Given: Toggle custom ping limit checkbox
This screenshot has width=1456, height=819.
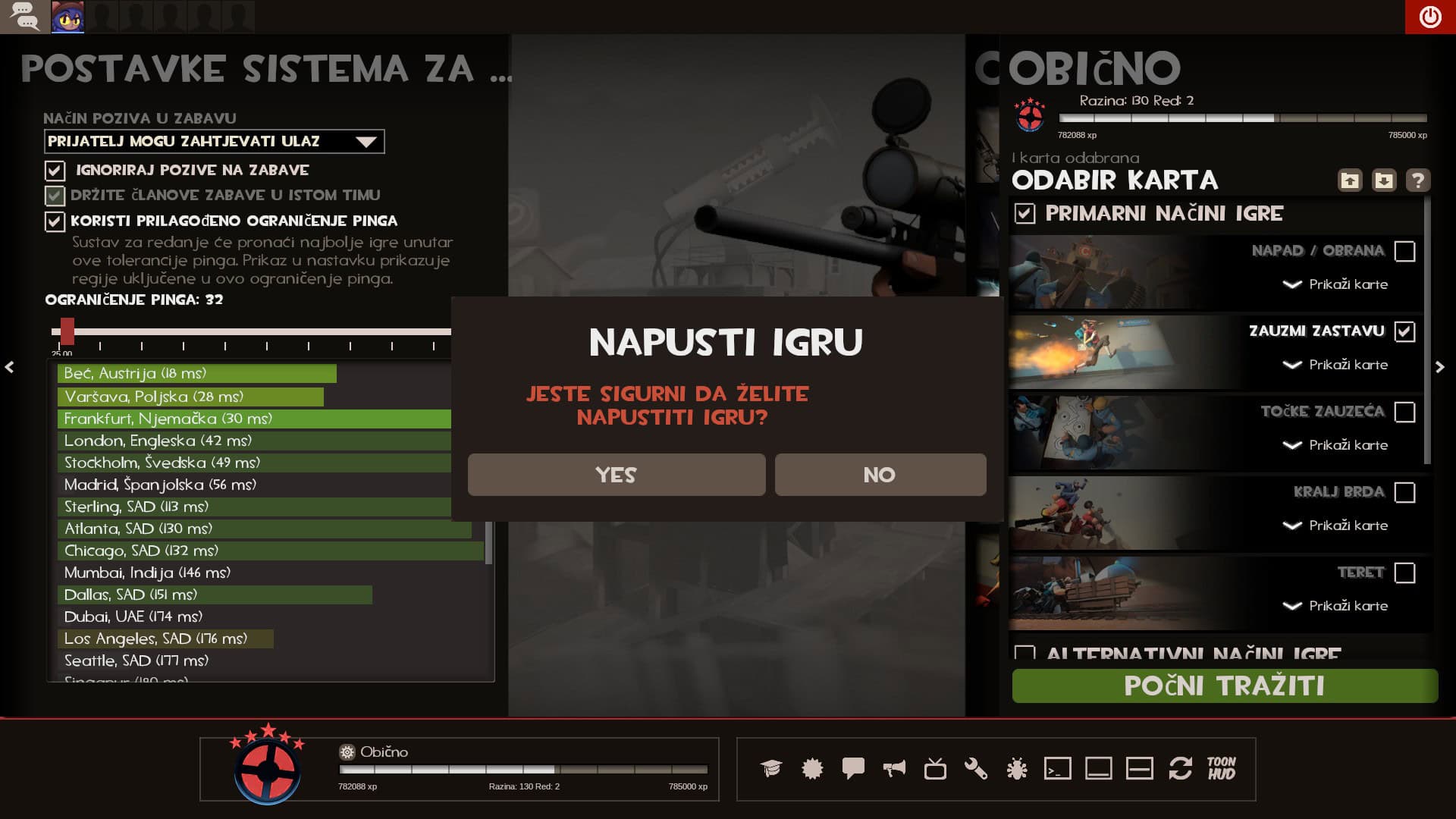Looking at the screenshot, I should pyautogui.click(x=55, y=221).
